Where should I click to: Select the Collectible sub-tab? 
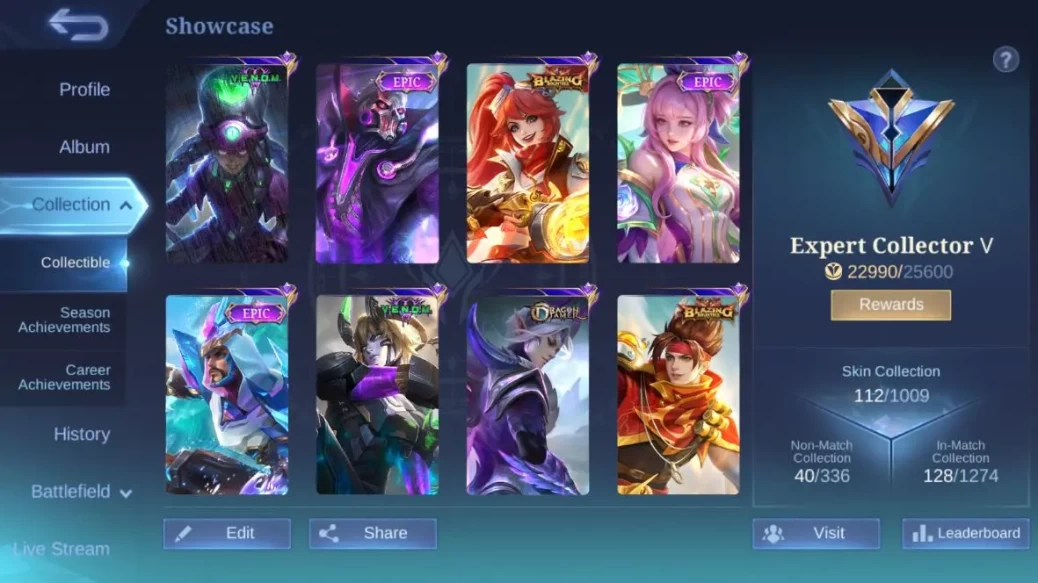point(75,263)
